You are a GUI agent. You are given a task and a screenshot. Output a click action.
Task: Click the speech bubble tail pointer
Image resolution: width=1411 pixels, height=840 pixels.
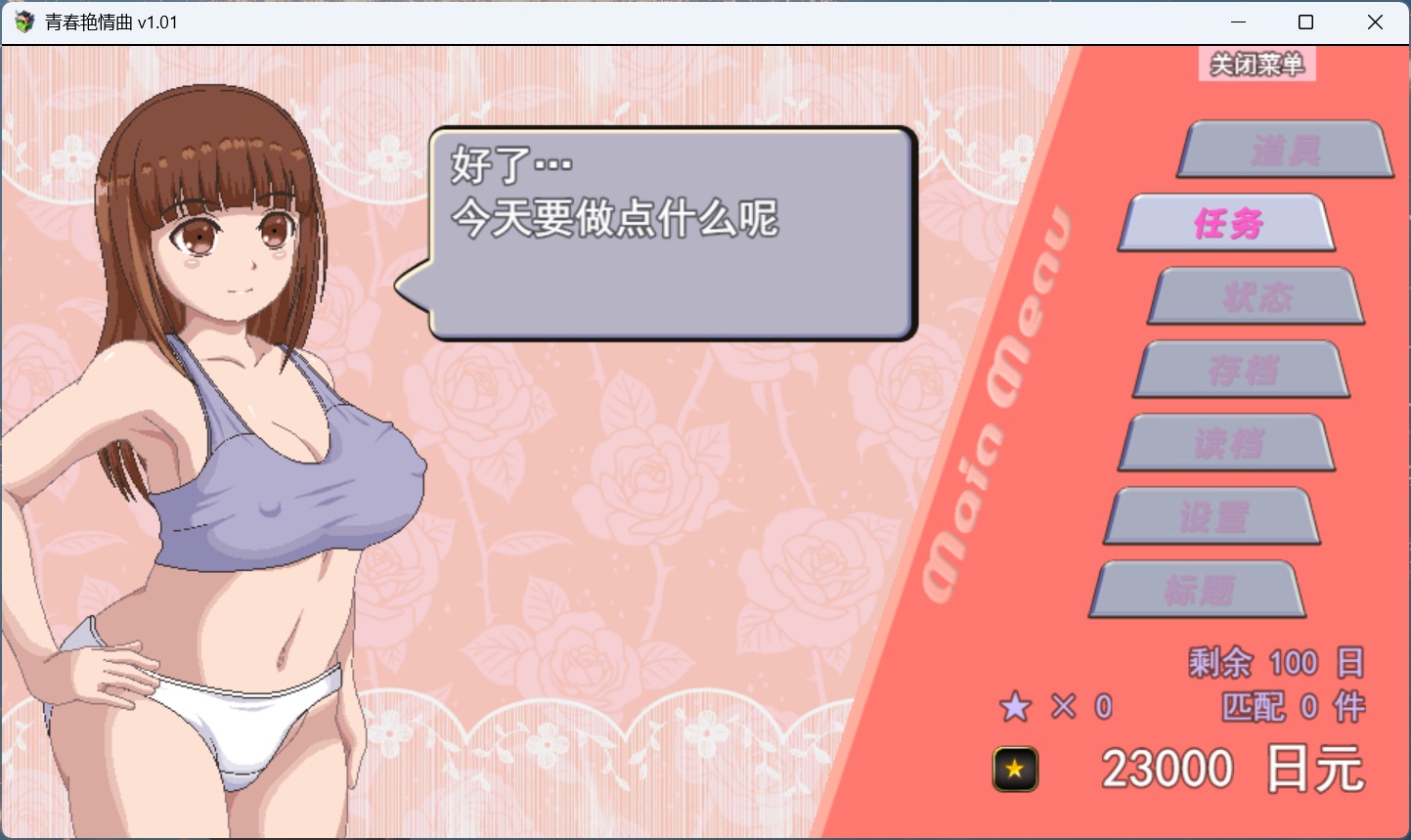point(416,288)
